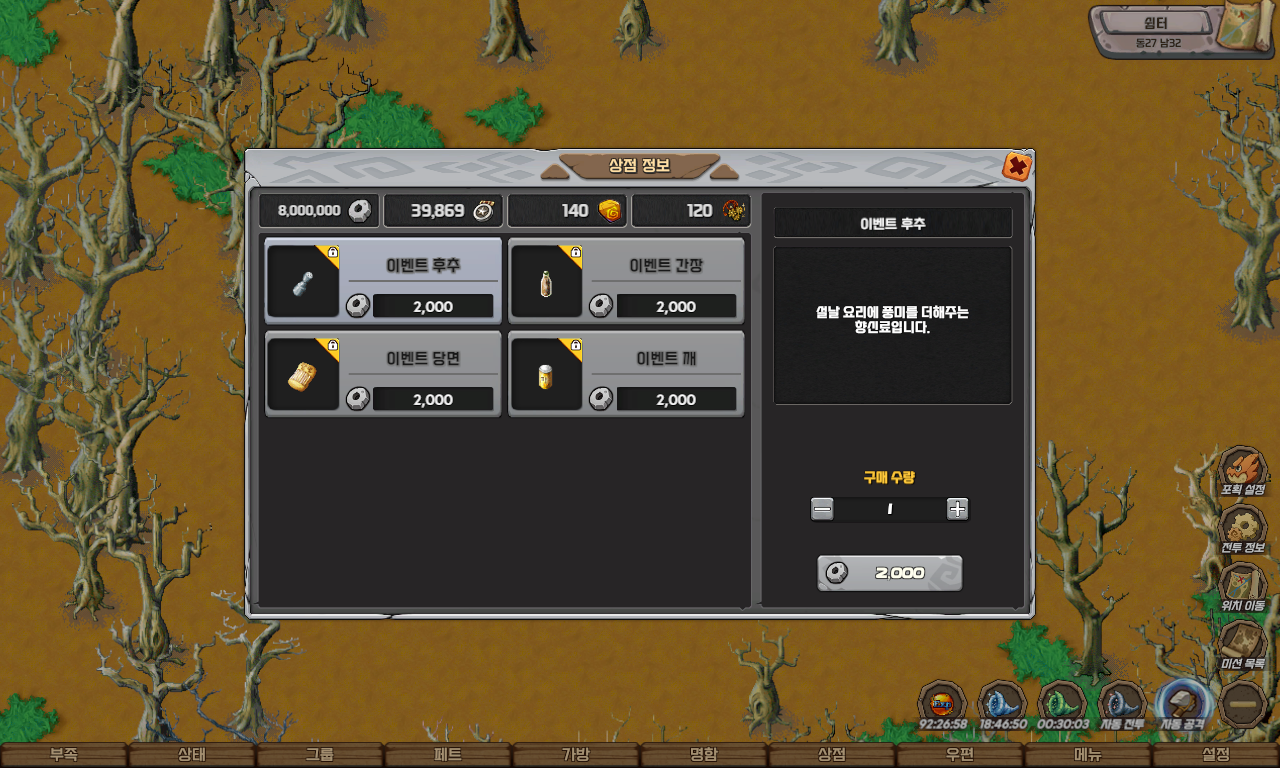1280x768 pixels.
Task: Open 포획 설정 capture settings
Action: 1242,472
